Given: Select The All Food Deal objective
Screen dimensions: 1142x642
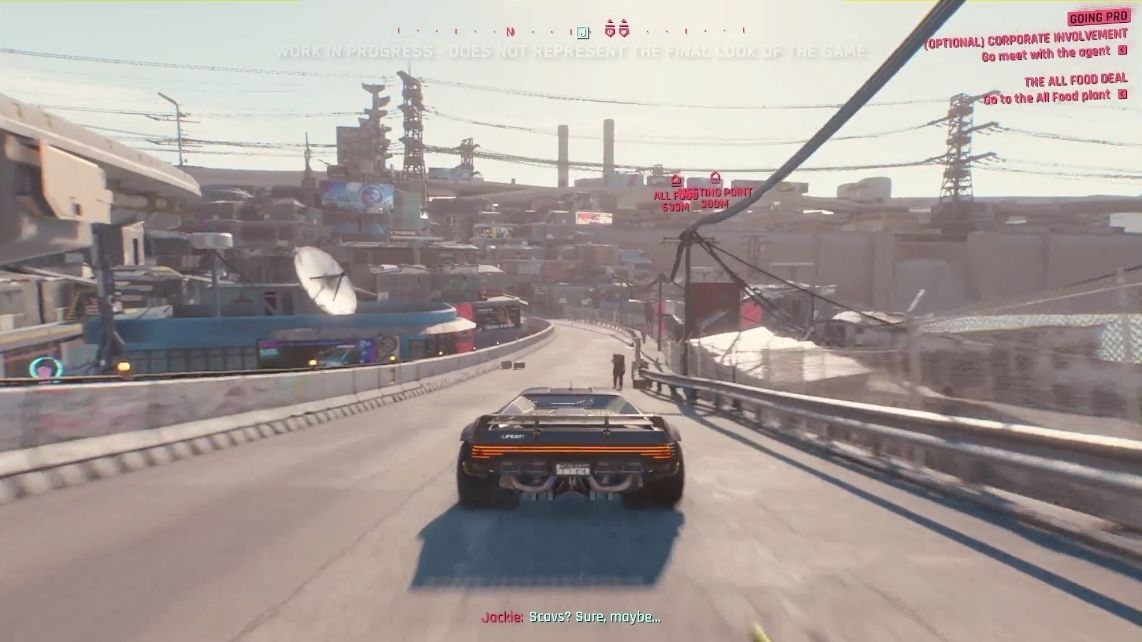Looking at the screenshot, I should (1075, 80).
